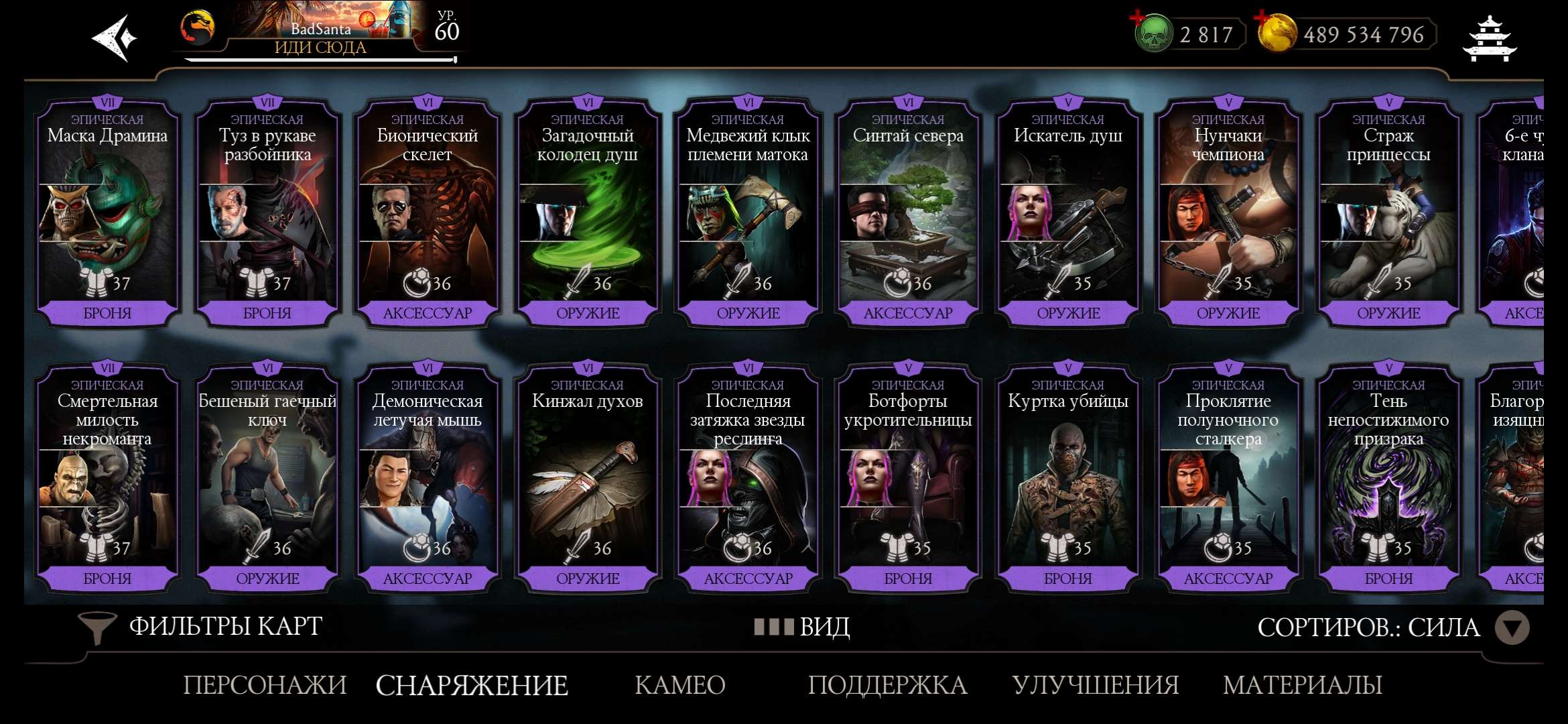
Task: Click the gold coins currency icon
Action: point(1278,33)
